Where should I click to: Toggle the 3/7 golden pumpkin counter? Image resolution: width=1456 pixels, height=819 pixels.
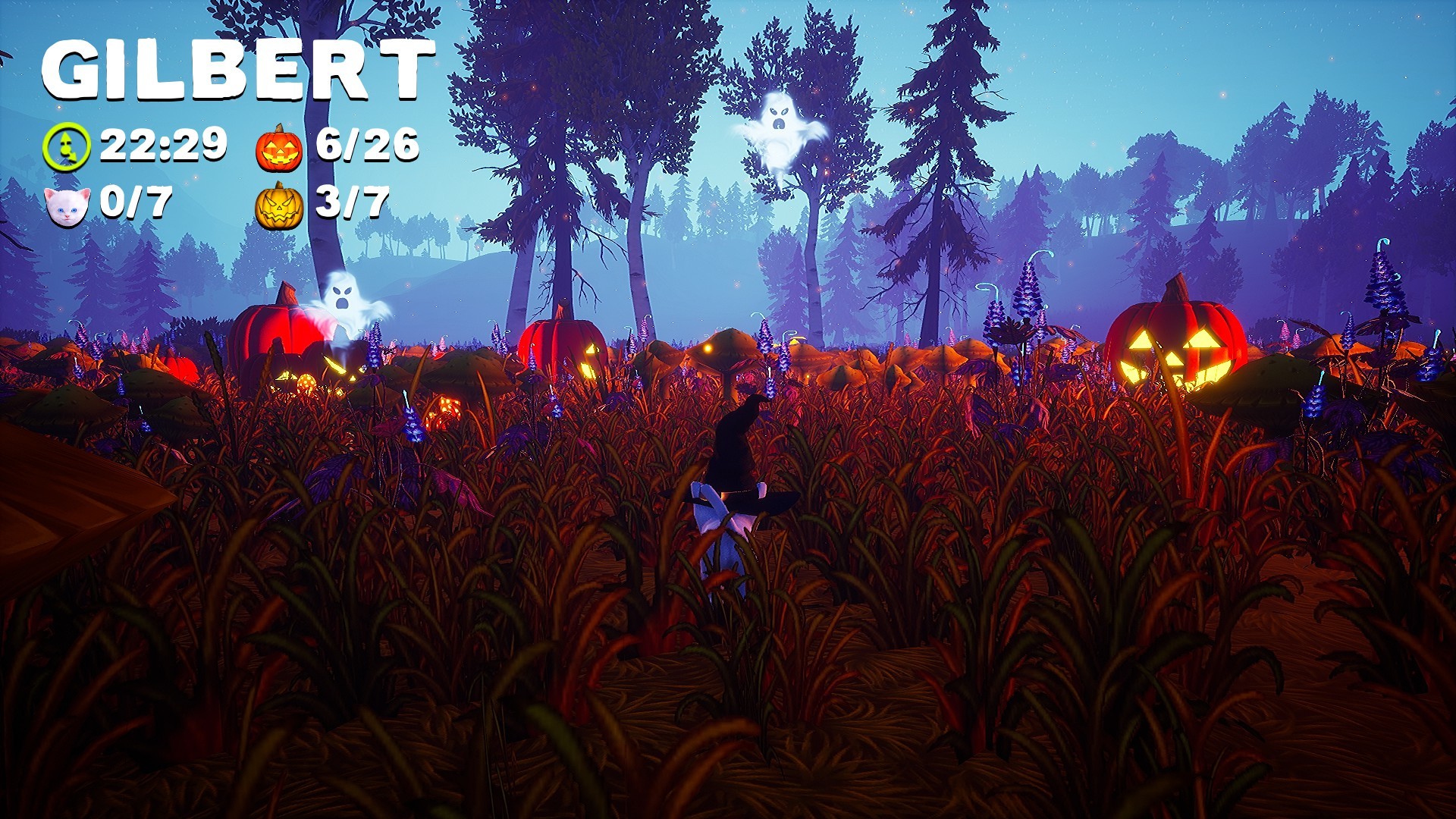pos(351,203)
